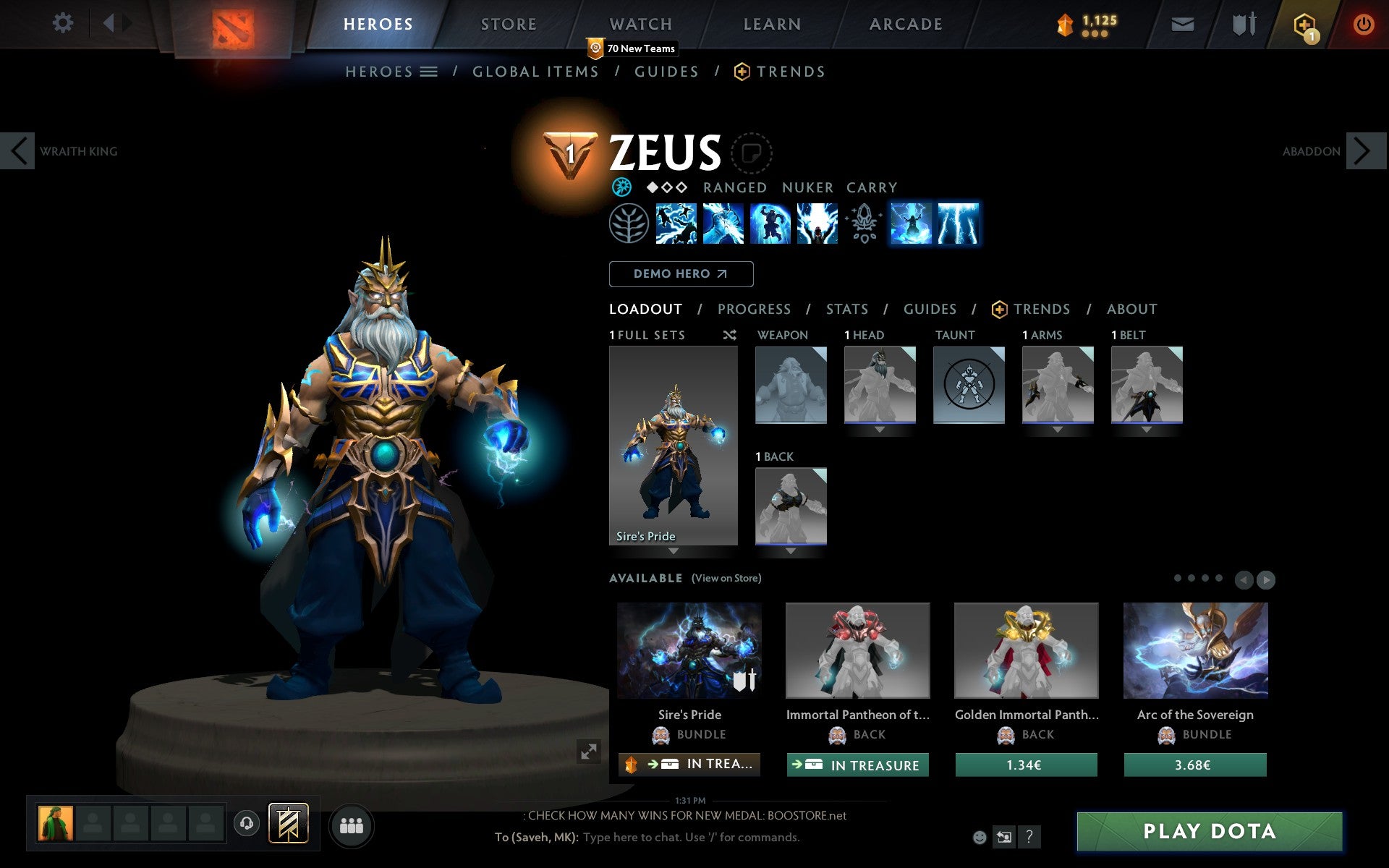Expand the 1 HEAD slot dropdown arrow
The image size is (1389, 868).
tap(879, 428)
